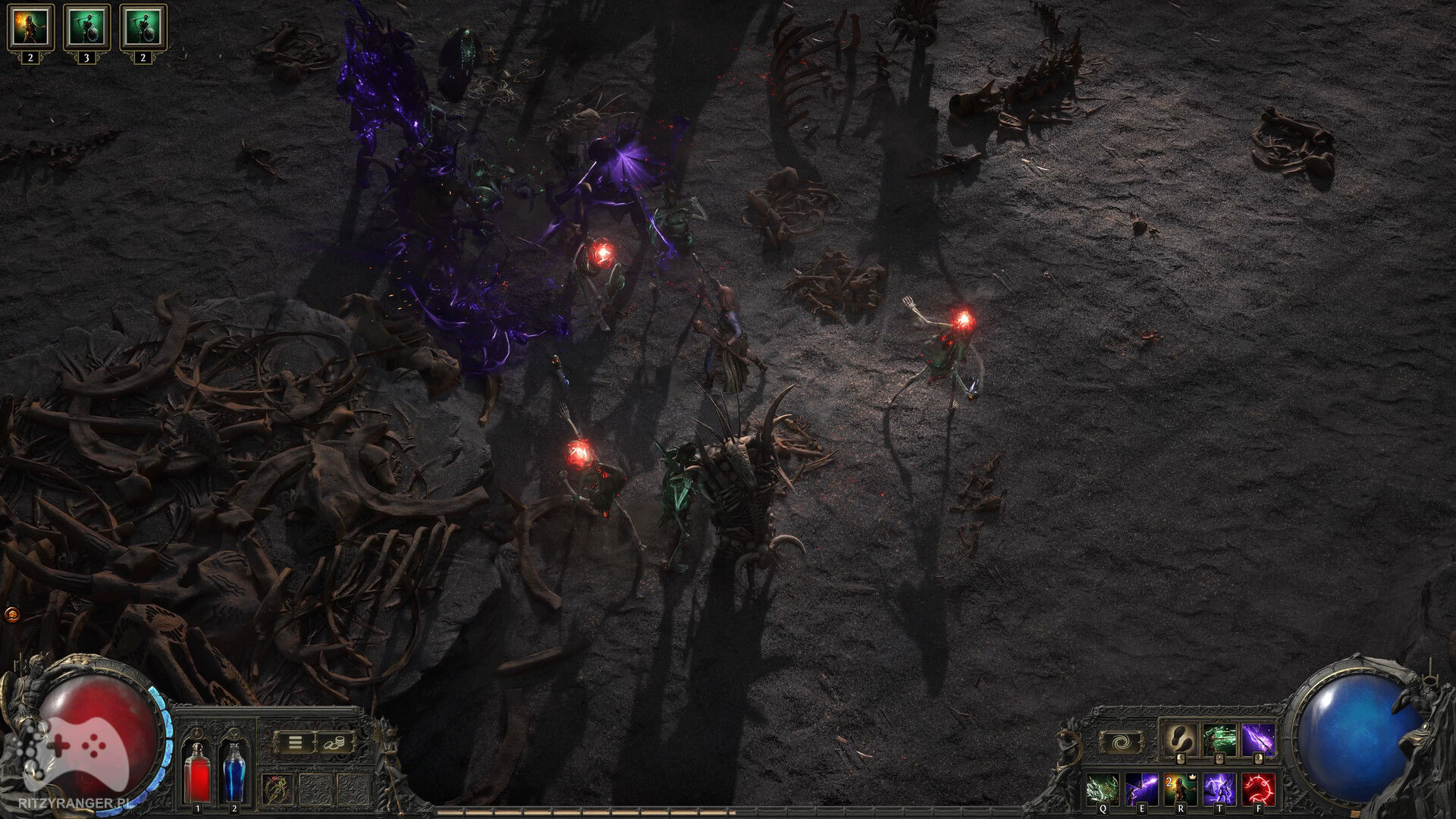The image size is (1456, 819).
Task: Click the spiral swirl button
Action: (x=1121, y=742)
